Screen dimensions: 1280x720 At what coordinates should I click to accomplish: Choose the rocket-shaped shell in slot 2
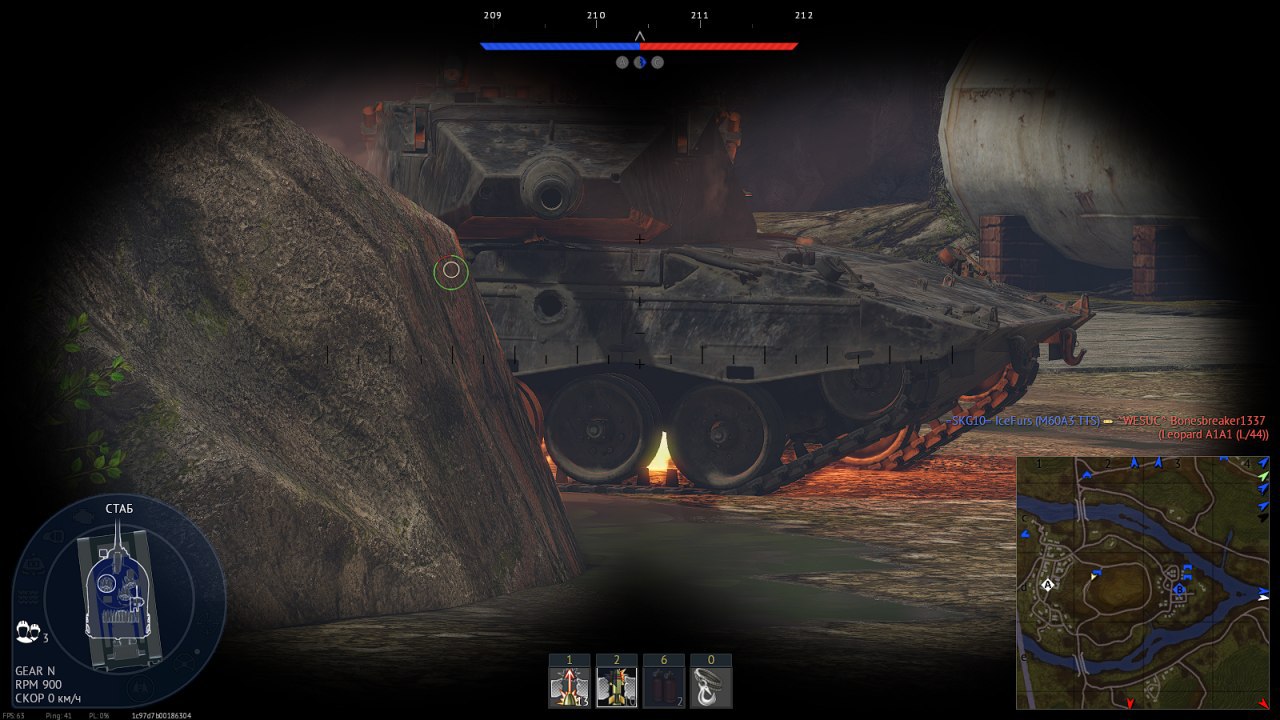pos(616,687)
